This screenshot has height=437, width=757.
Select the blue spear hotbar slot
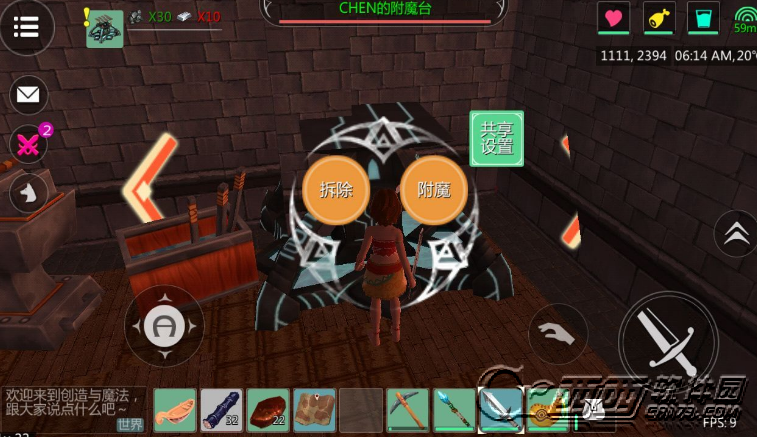[453, 410]
